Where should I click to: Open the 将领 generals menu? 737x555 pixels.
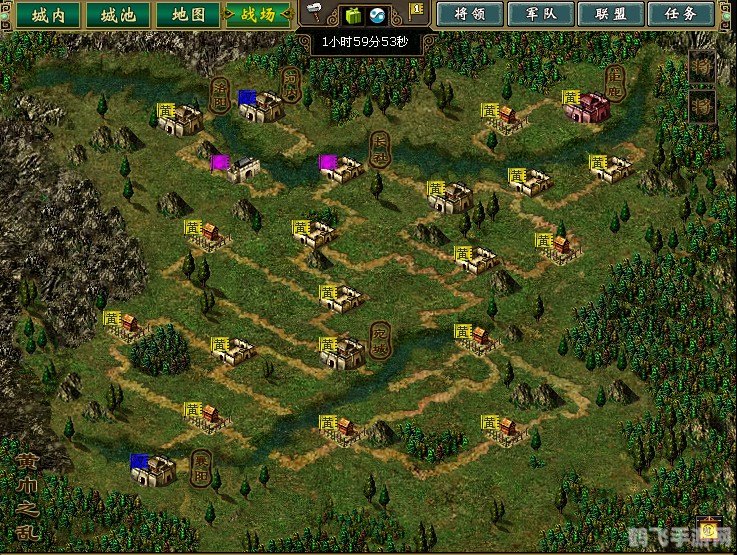tap(470, 15)
